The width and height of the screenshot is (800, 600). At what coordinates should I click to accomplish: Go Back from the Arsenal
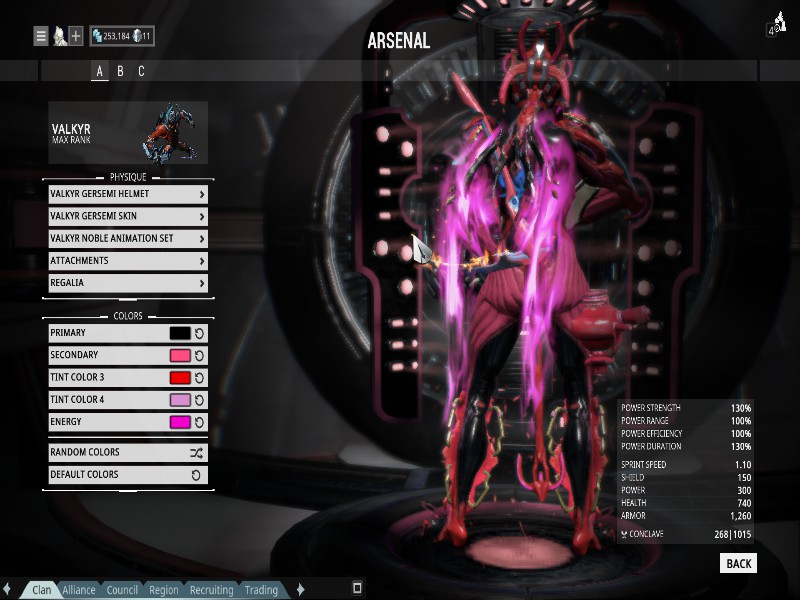[738, 564]
